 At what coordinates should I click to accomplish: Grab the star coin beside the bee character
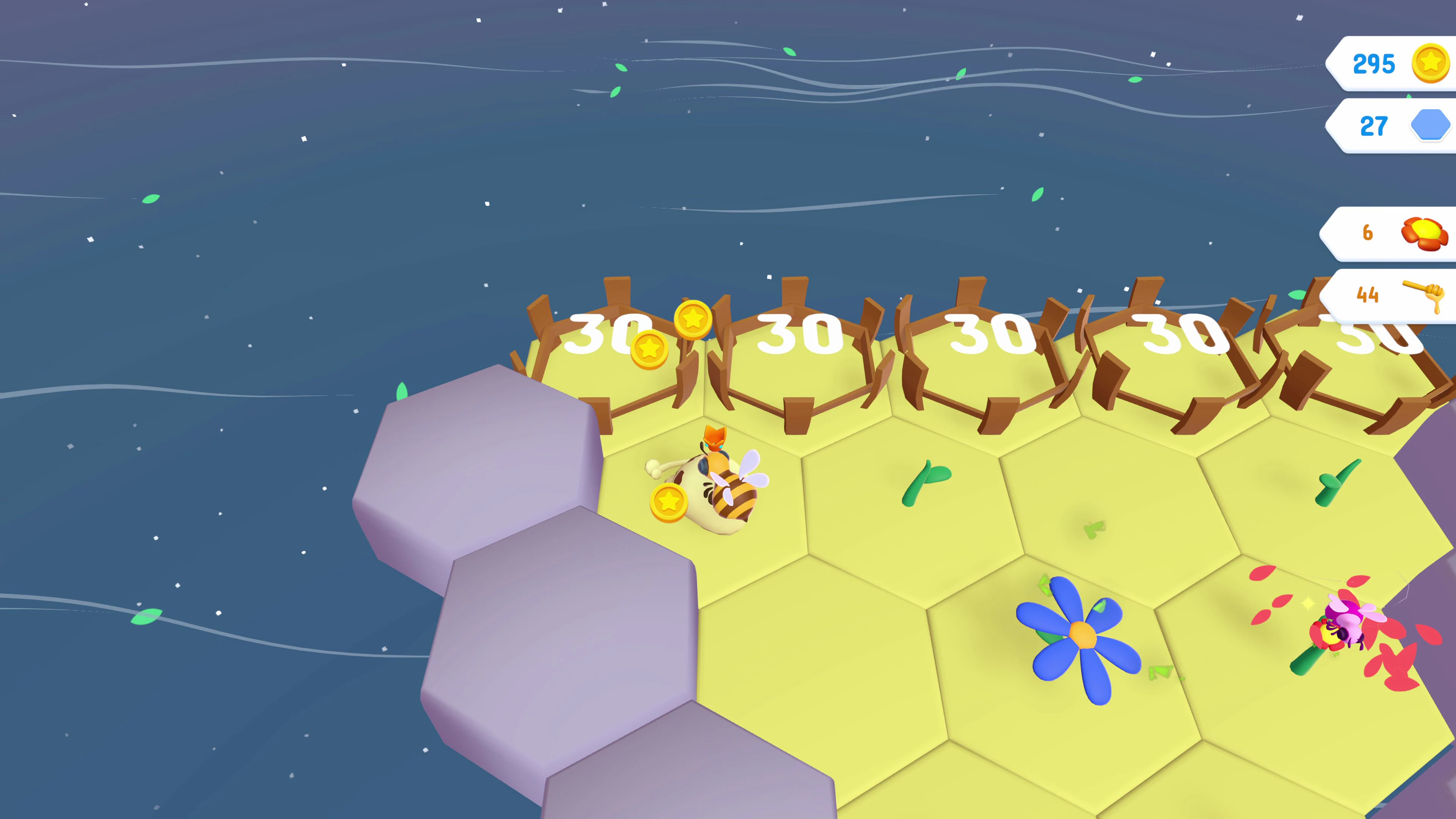(670, 501)
